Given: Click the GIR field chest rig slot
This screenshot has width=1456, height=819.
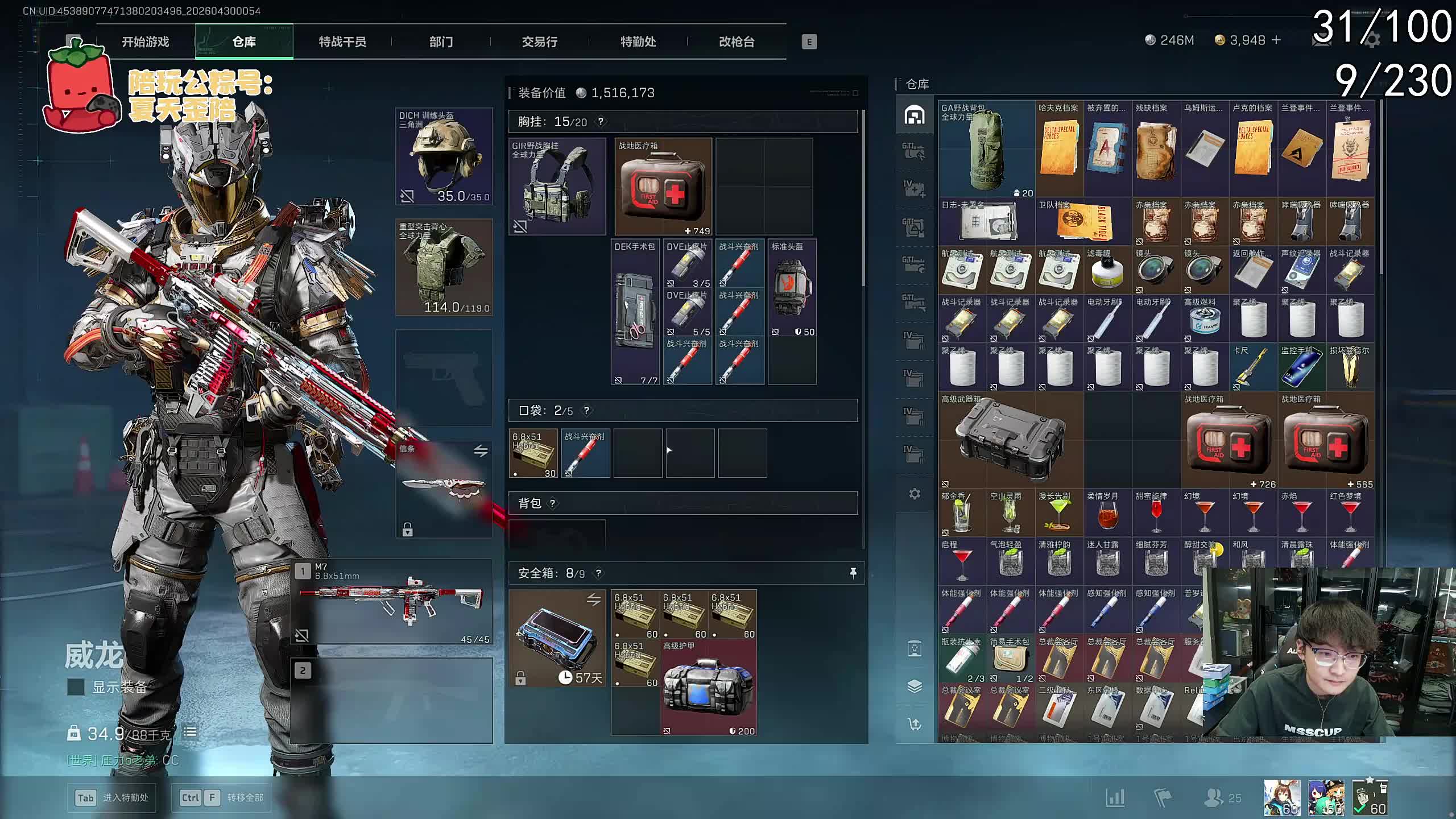Looking at the screenshot, I should pyautogui.click(x=557, y=187).
